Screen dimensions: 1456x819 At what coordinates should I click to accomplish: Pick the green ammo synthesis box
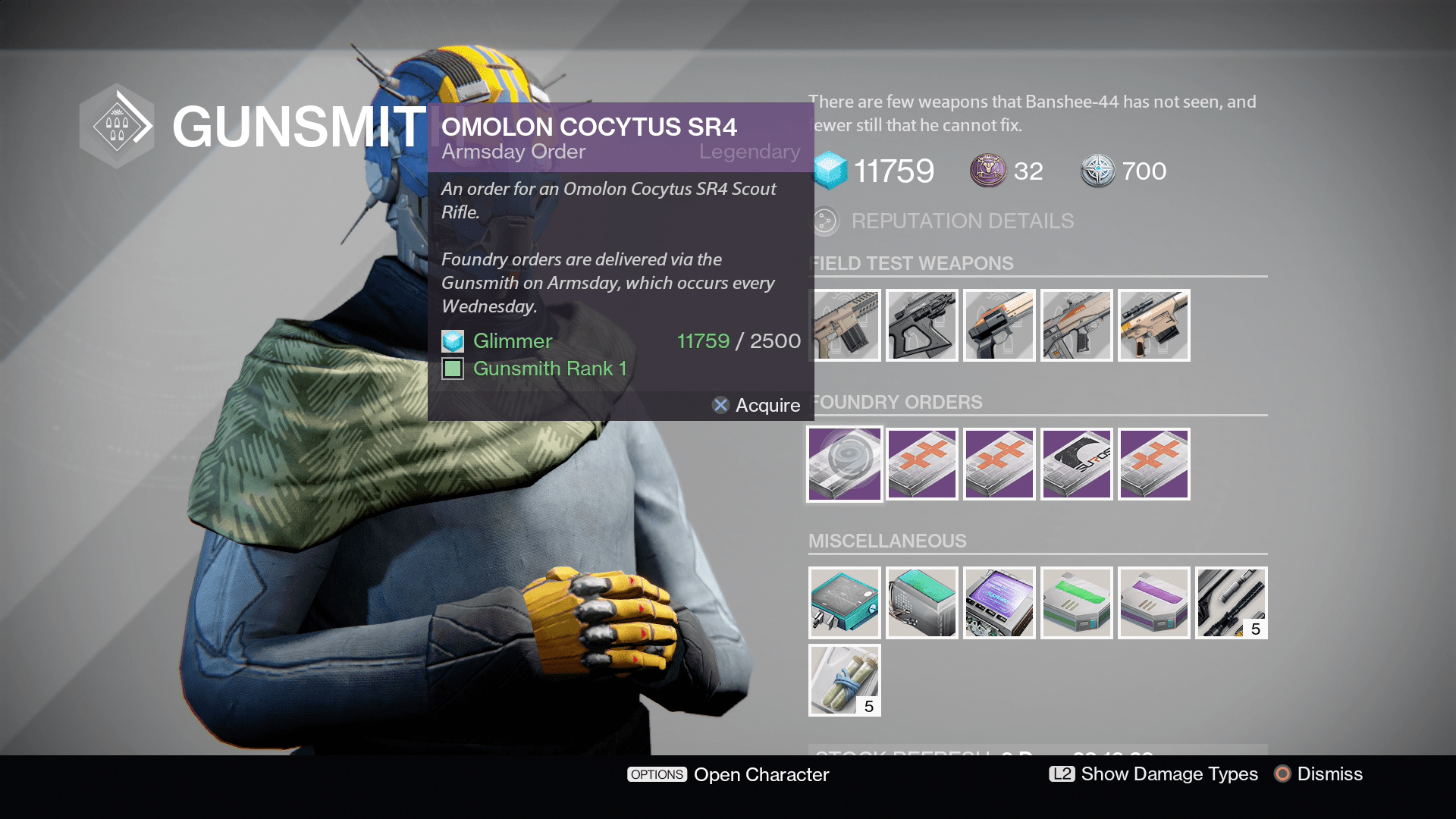(1076, 603)
